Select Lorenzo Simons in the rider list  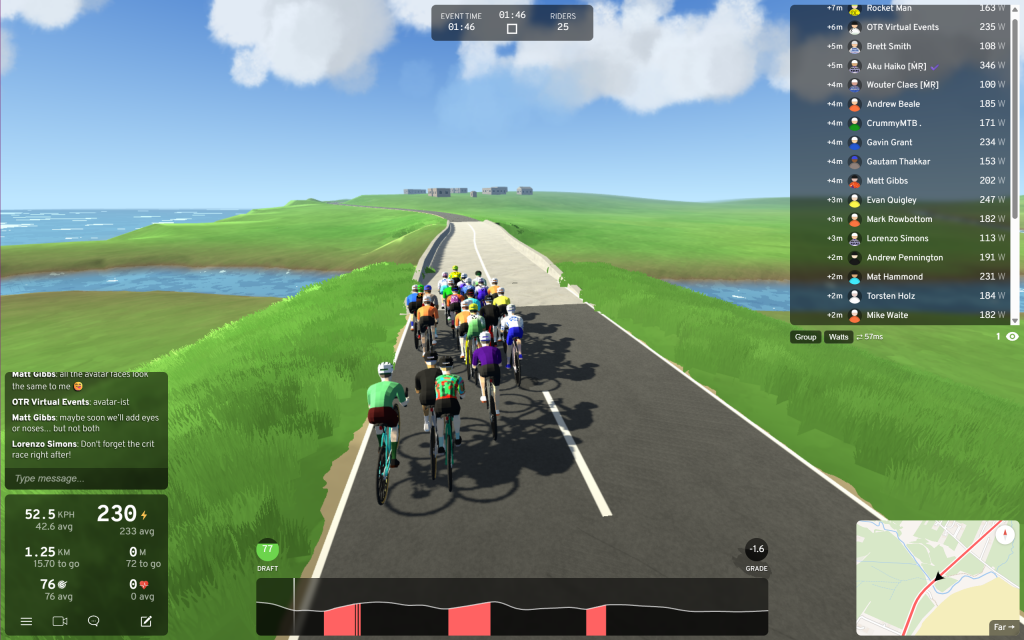click(897, 238)
